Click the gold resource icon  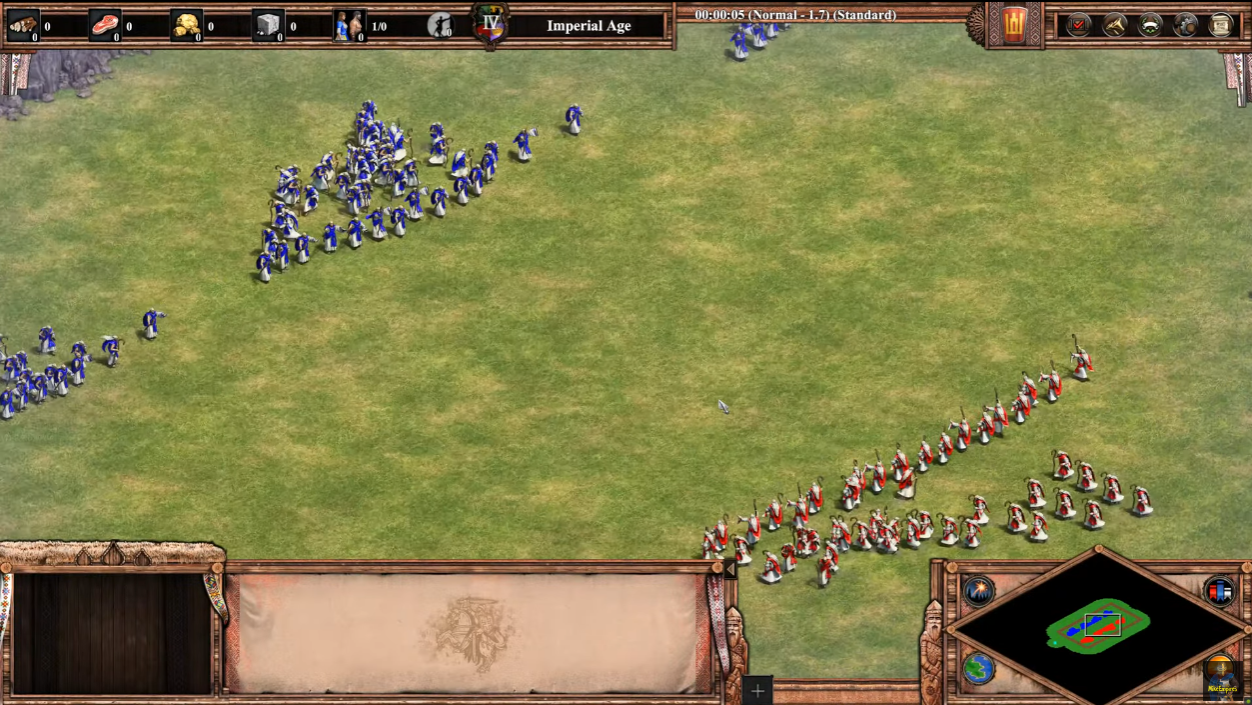pyautogui.click(x=186, y=25)
